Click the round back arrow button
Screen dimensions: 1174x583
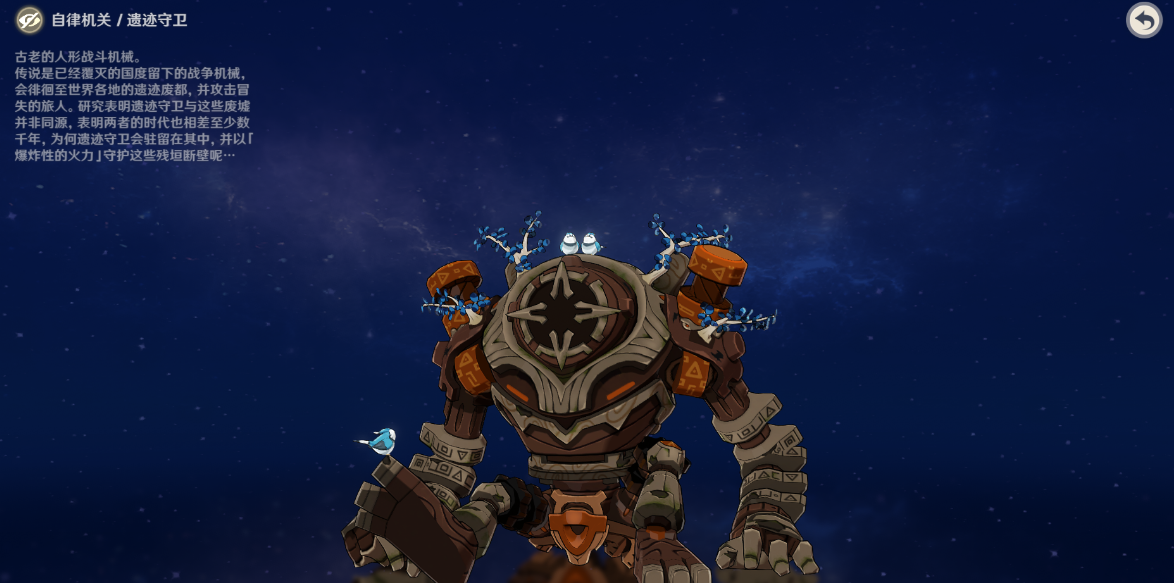point(1144,20)
